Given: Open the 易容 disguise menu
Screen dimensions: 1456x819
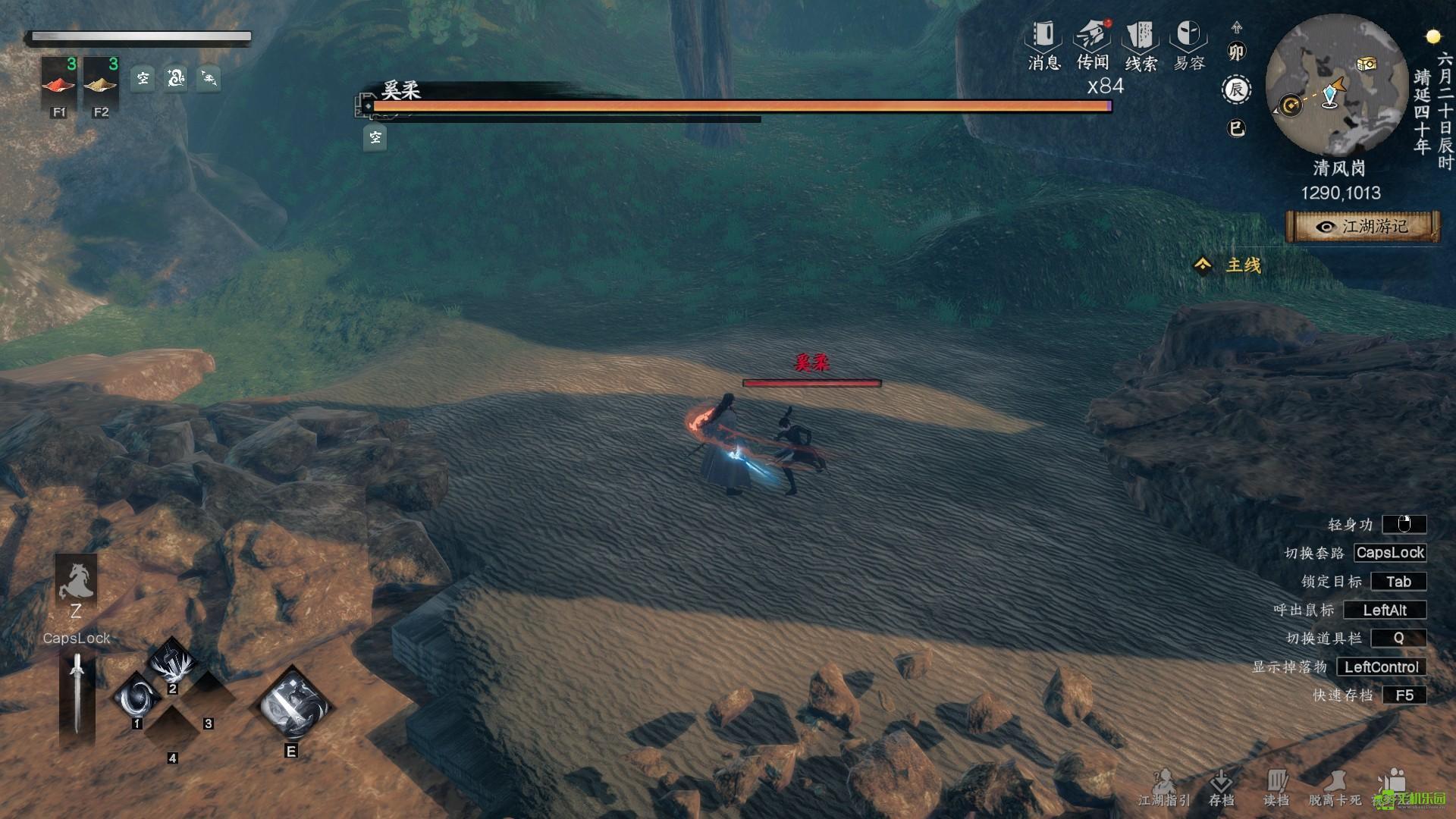Looking at the screenshot, I should coord(1188,44).
